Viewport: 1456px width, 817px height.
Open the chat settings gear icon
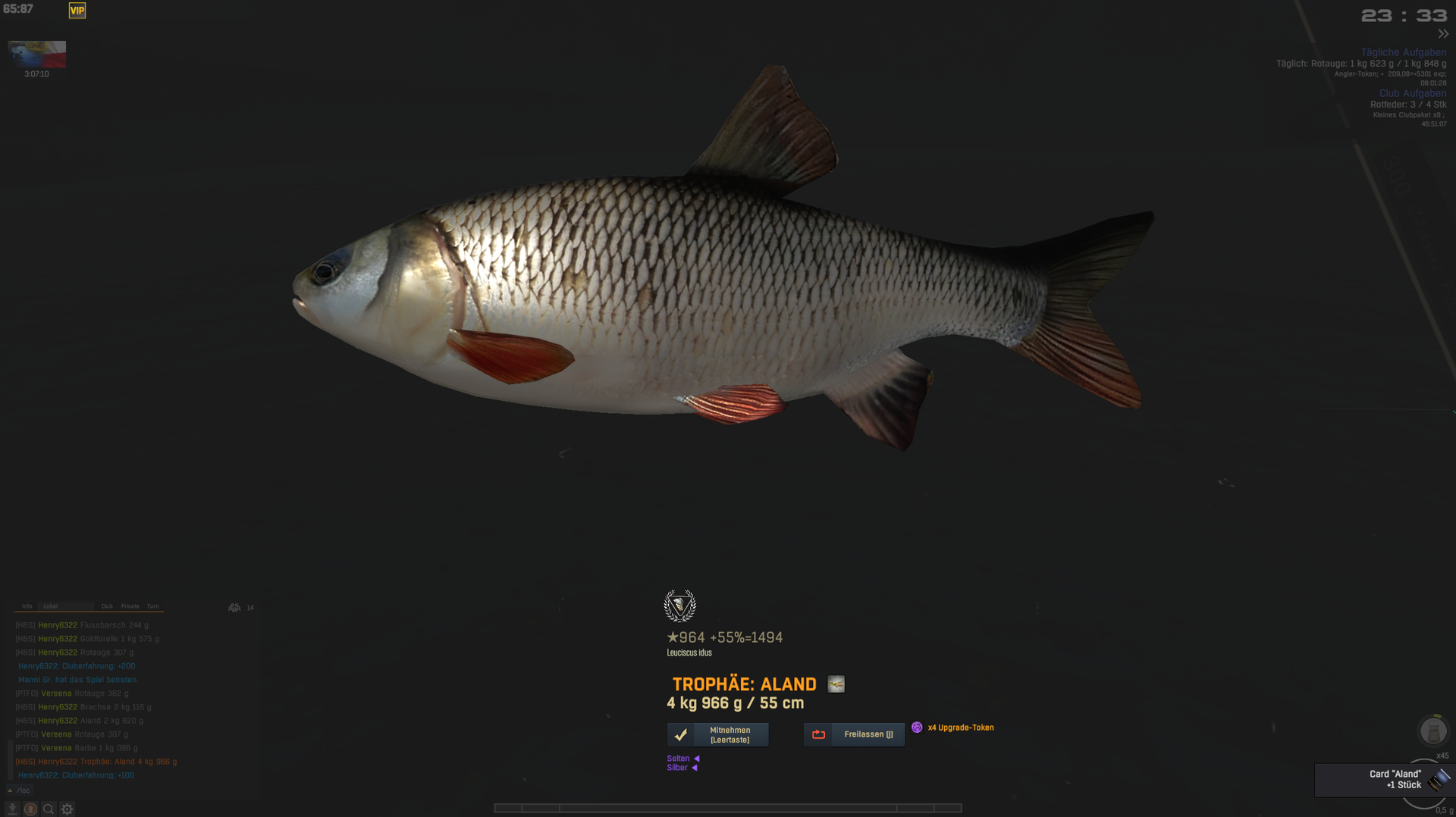tap(67, 809)
